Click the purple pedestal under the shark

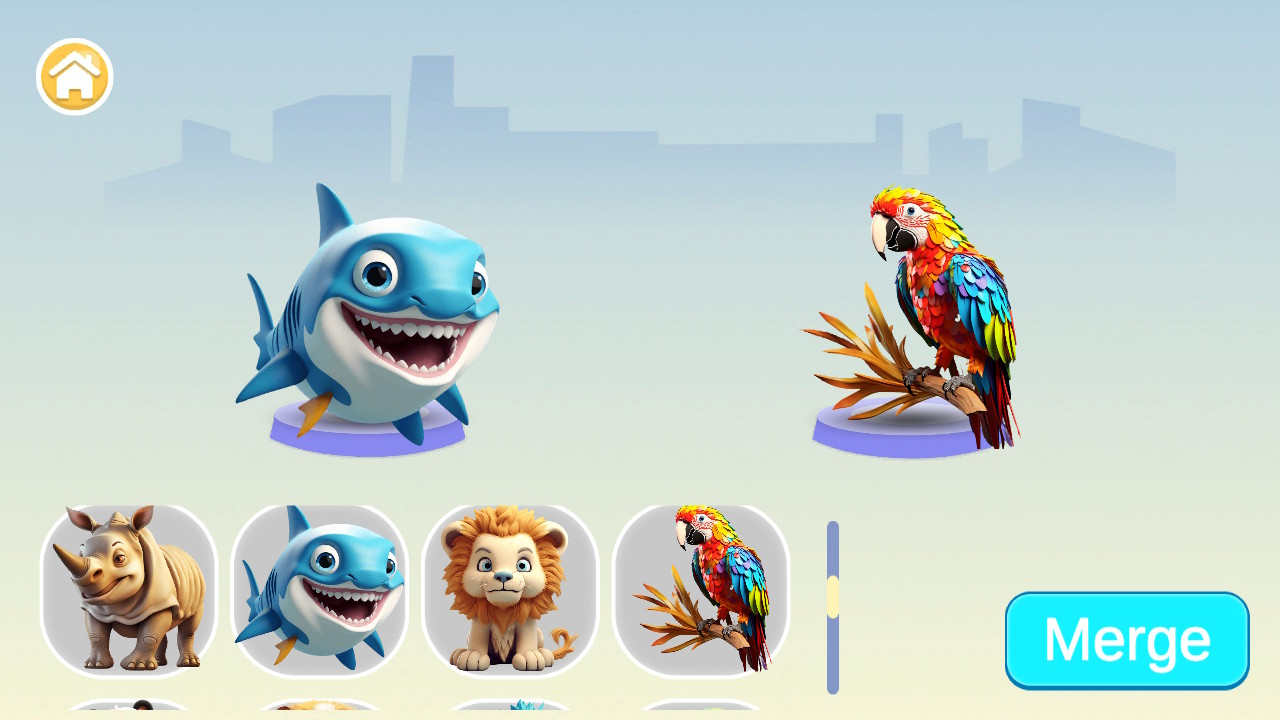pos(370,432)
